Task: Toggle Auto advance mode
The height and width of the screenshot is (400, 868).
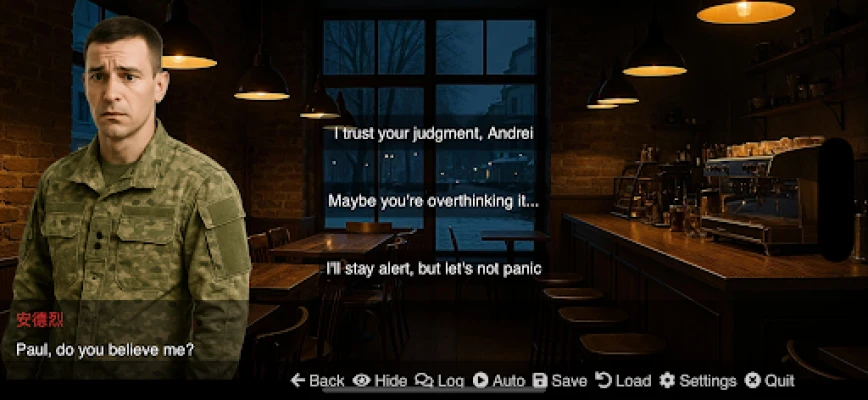Action: pyautogui.click(x=499, y=381)
